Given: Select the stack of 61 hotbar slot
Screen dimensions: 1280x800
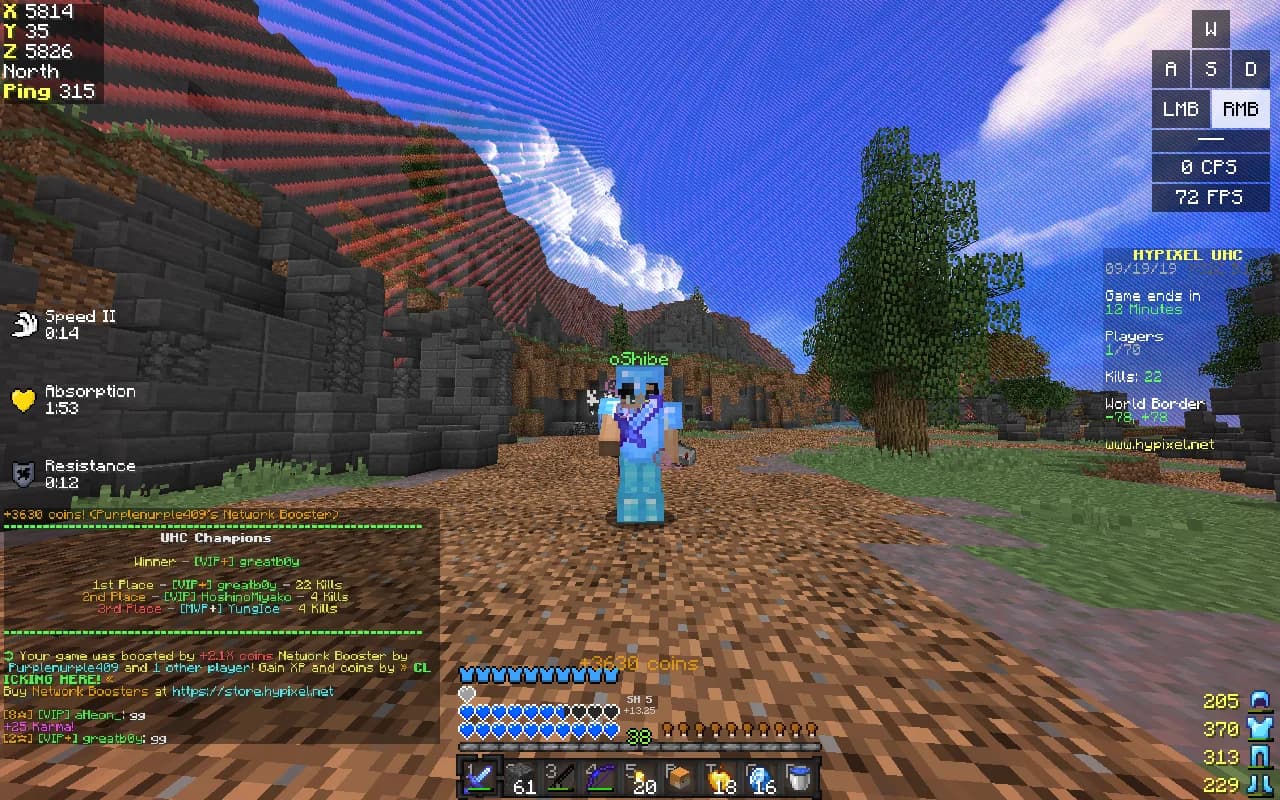Looking at the screenshot, I should coord(520,777).
